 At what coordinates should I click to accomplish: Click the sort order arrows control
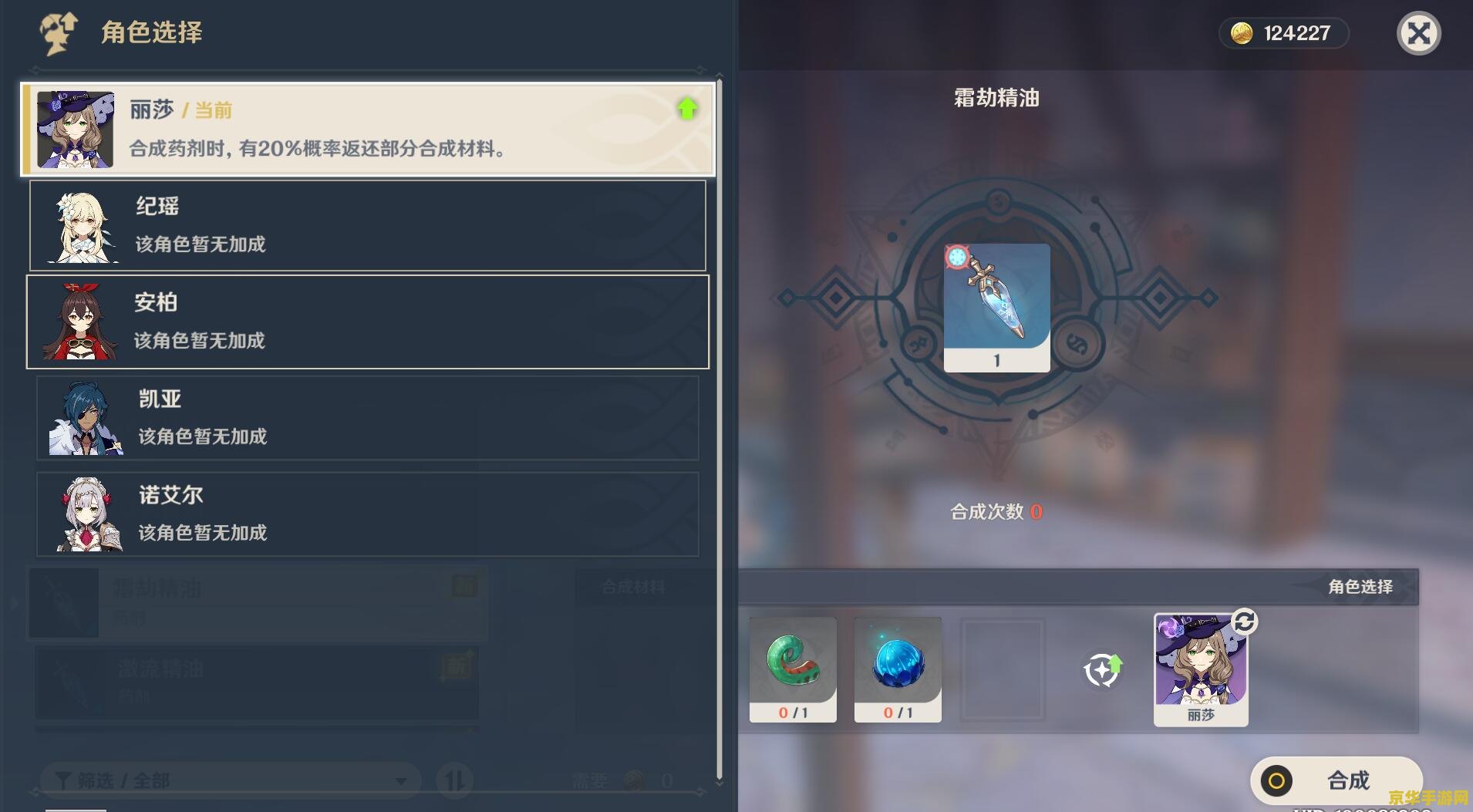455,780
